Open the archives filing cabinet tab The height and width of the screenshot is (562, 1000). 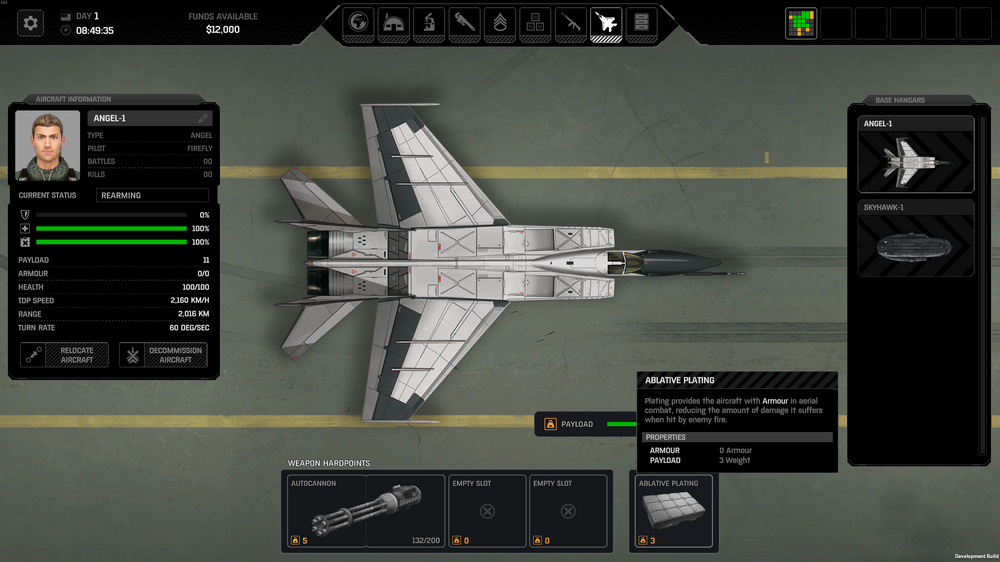coord(641,22)
